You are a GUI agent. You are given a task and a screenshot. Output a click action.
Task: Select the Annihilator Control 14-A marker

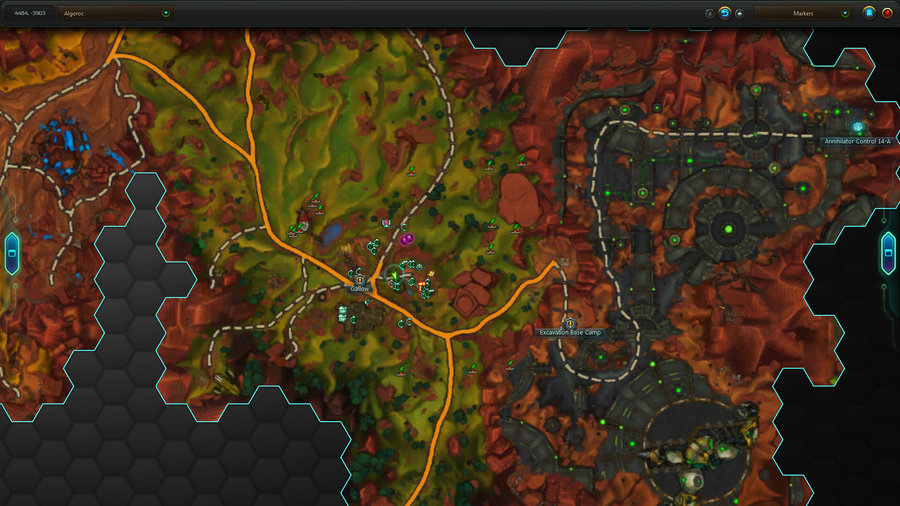857,128
